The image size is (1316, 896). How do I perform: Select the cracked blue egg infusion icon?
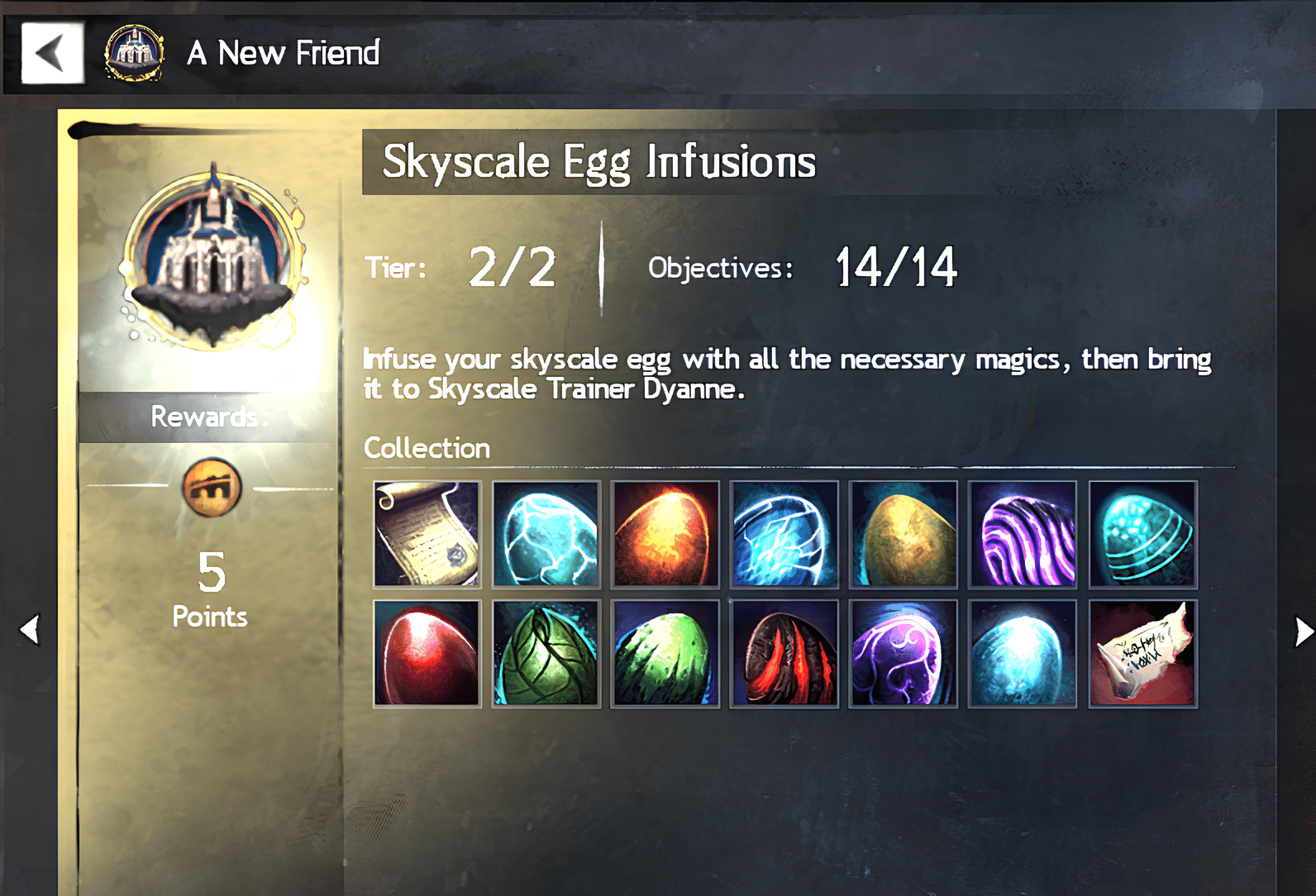click(546, 534)
